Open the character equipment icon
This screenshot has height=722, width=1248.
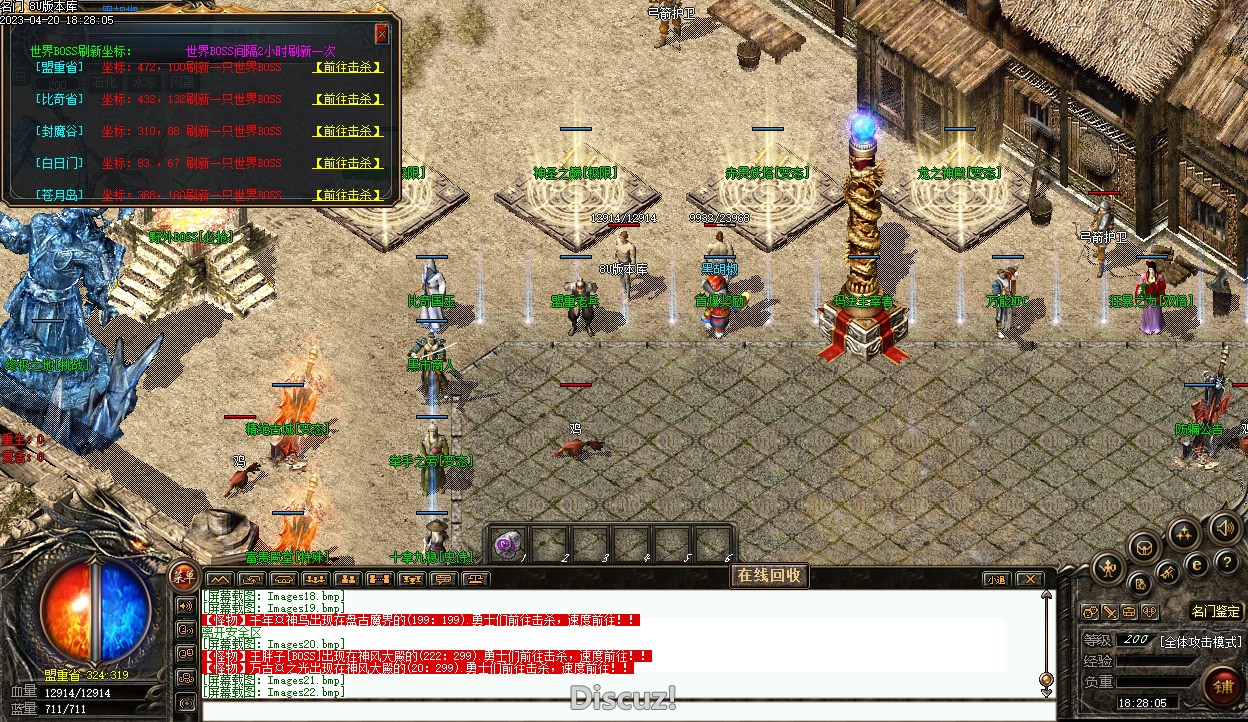point(1107,569)
